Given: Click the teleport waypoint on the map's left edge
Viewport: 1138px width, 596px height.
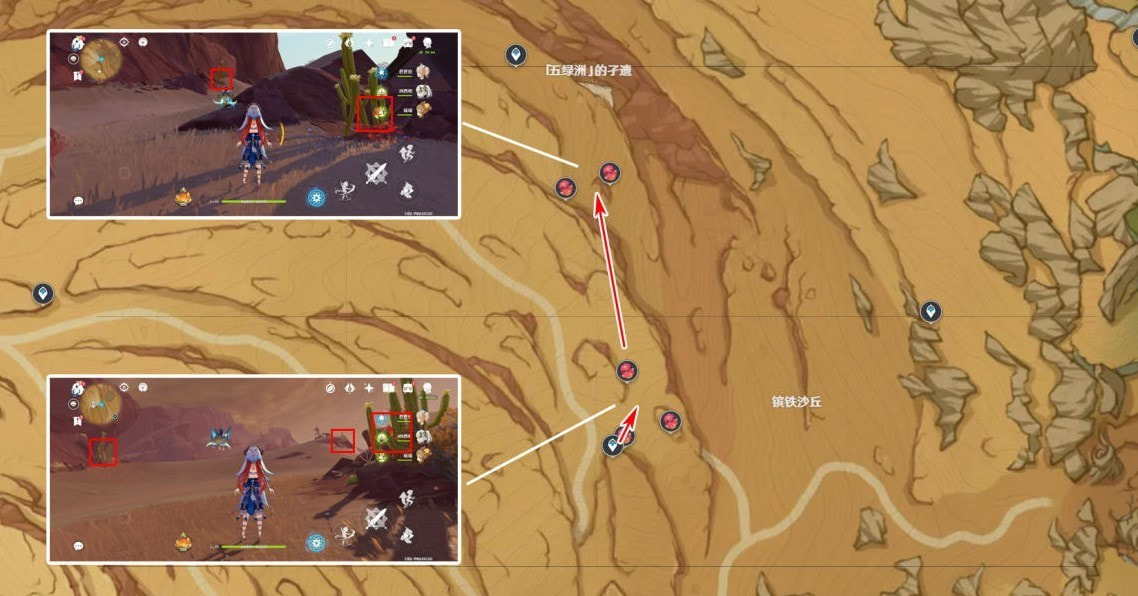Looking at the screenshot, I should 42,293.
